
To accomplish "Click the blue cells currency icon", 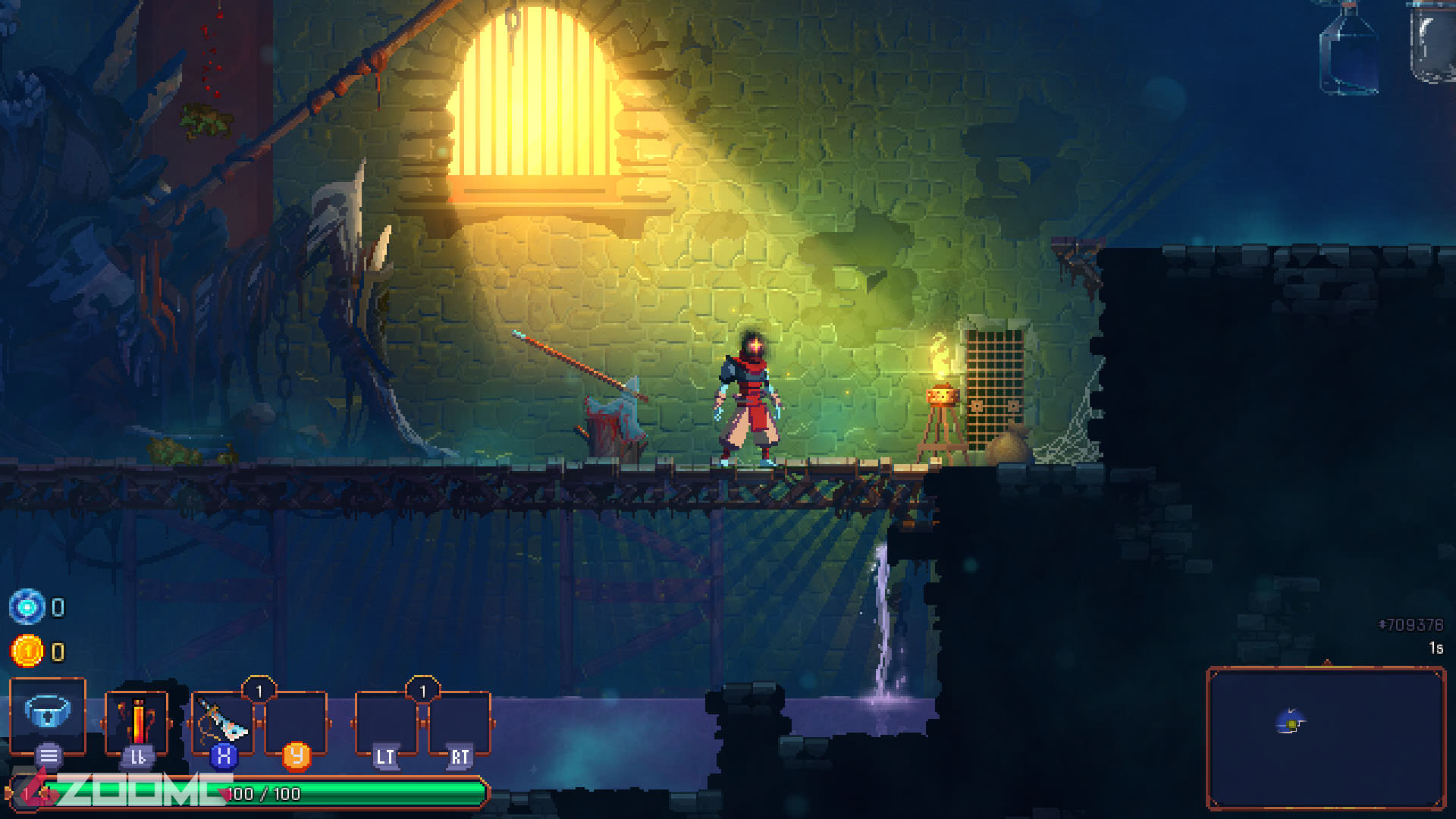I will (27, 607).
